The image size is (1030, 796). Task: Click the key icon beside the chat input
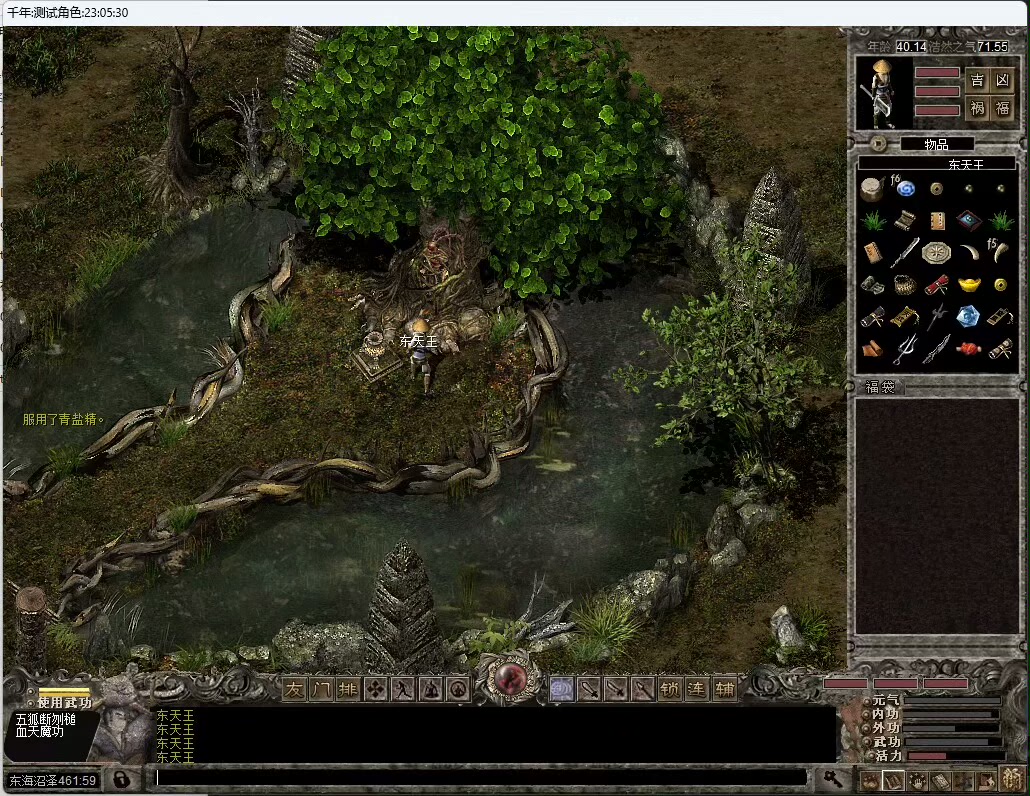pyautogui.click(x=831, y=777)
